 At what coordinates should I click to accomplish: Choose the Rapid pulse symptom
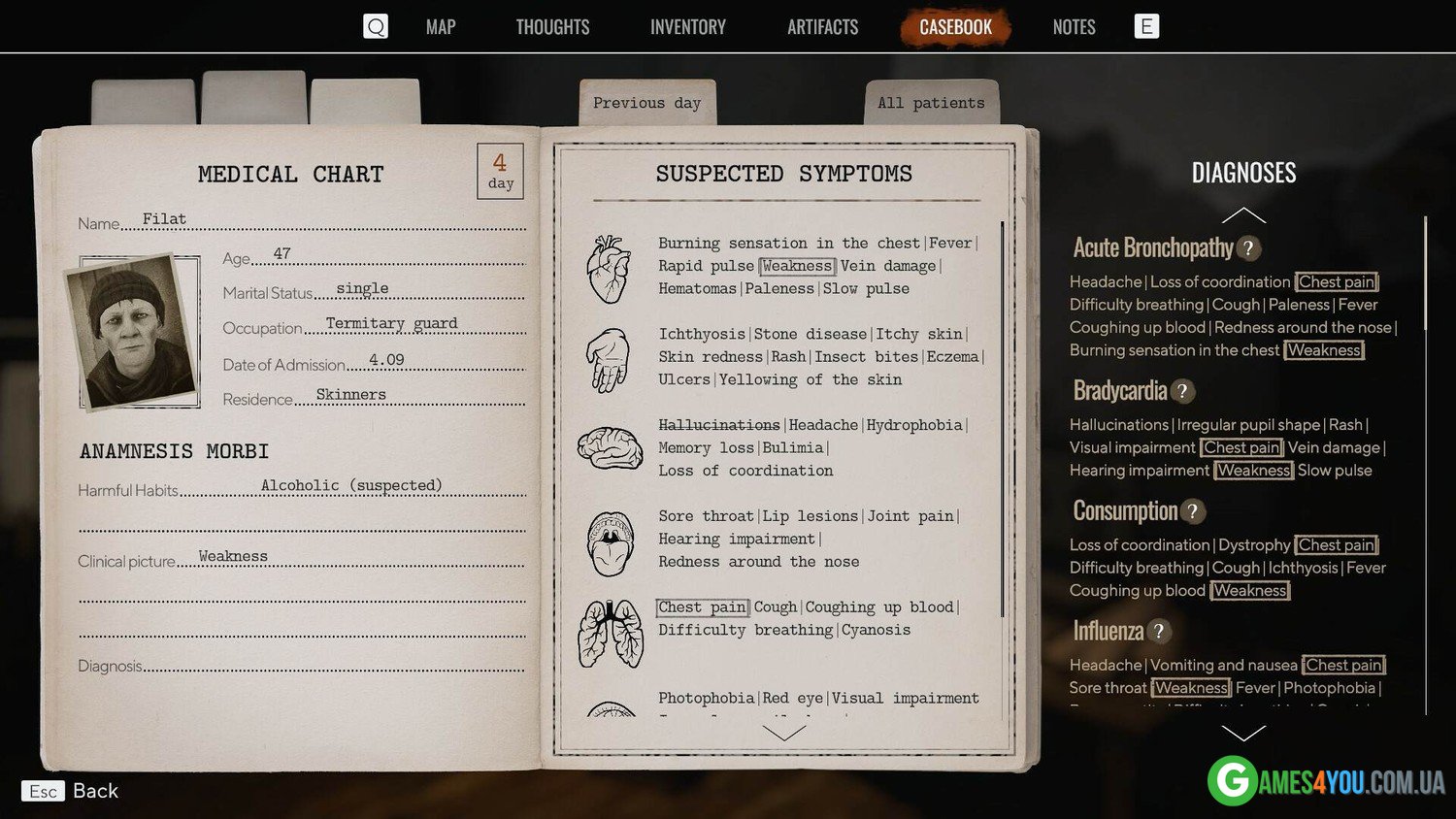point(706,266)
